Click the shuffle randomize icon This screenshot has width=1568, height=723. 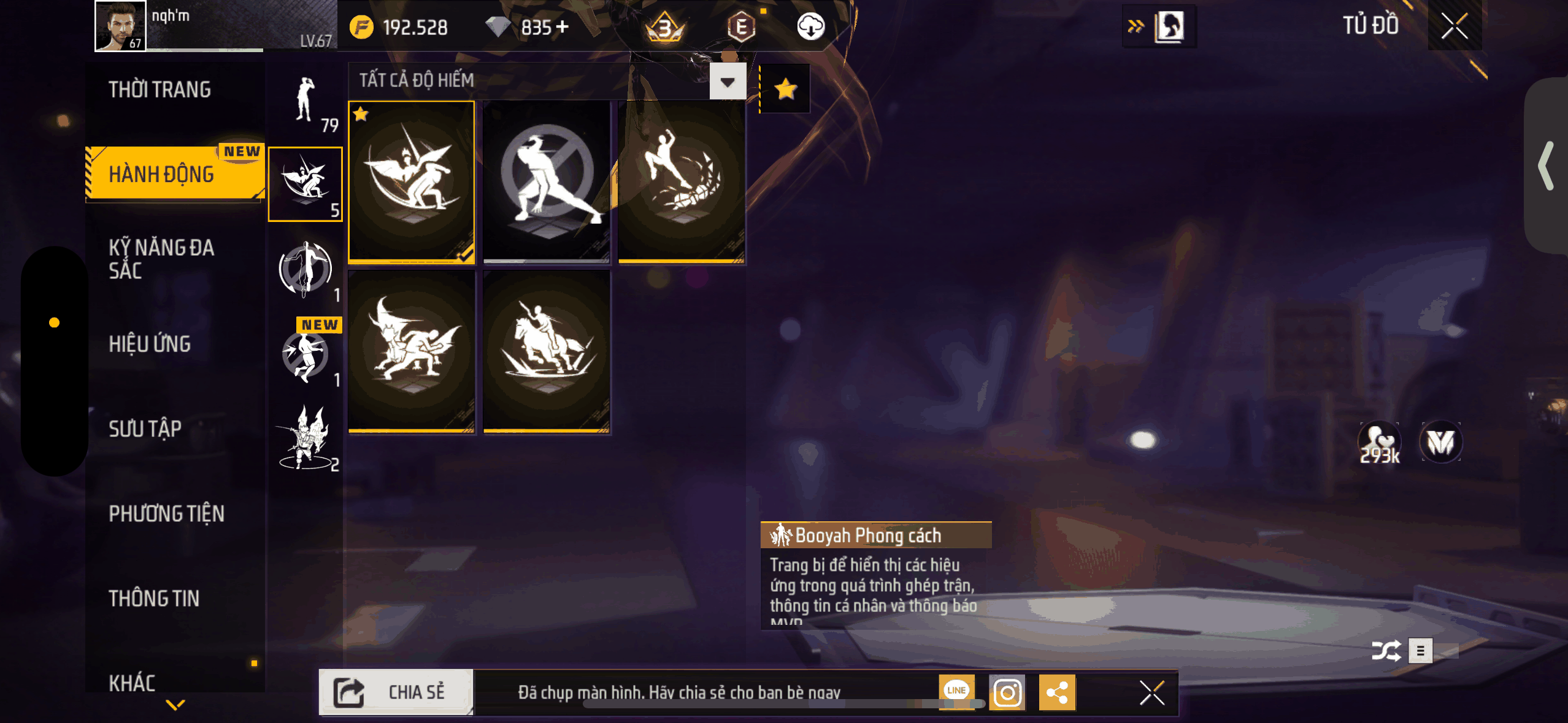(1386, 650)
